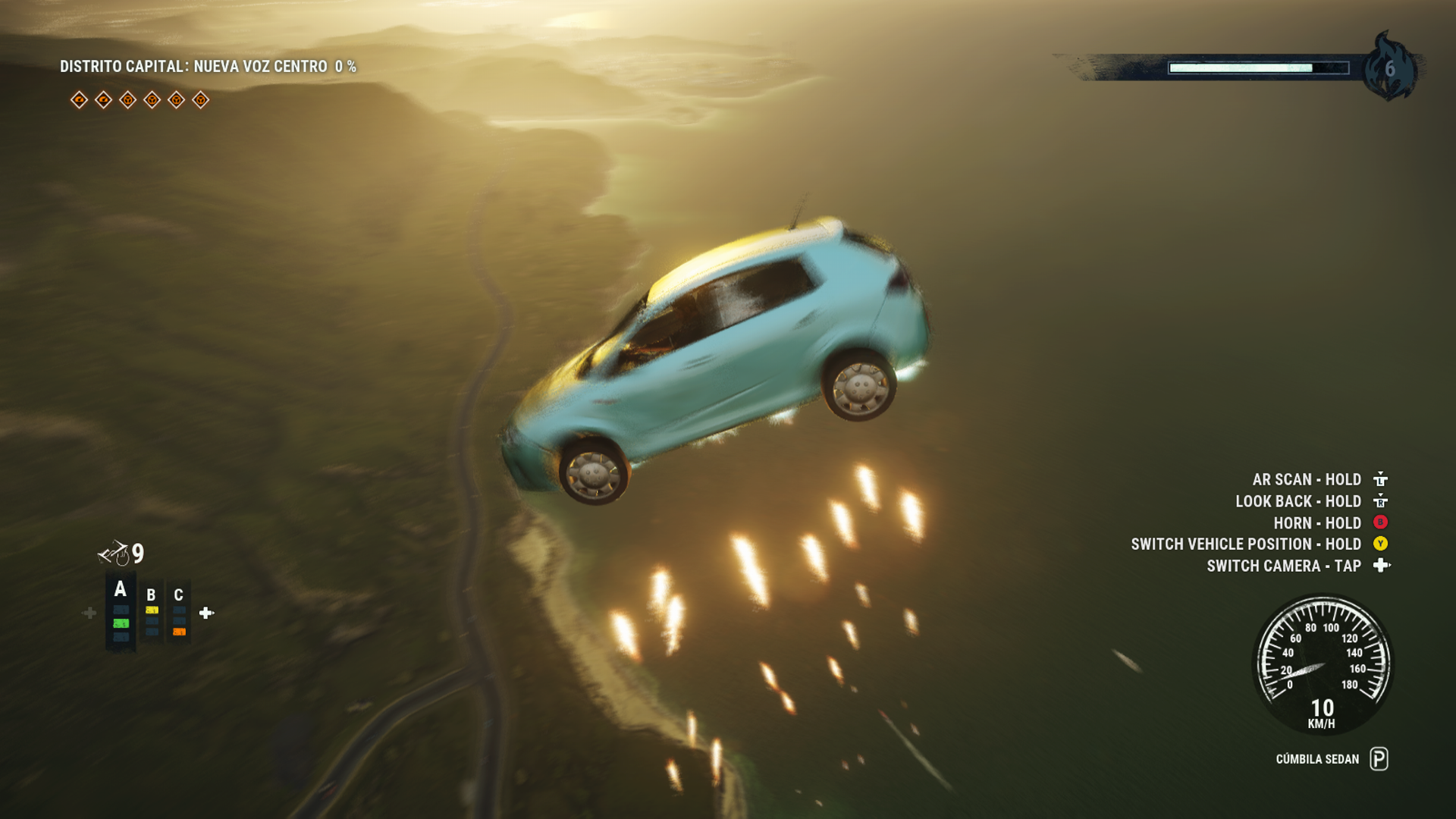This screenshot has width=1456, height=819.
Task: Select the first cloud chaos objective icon
Action: [80, 99]
